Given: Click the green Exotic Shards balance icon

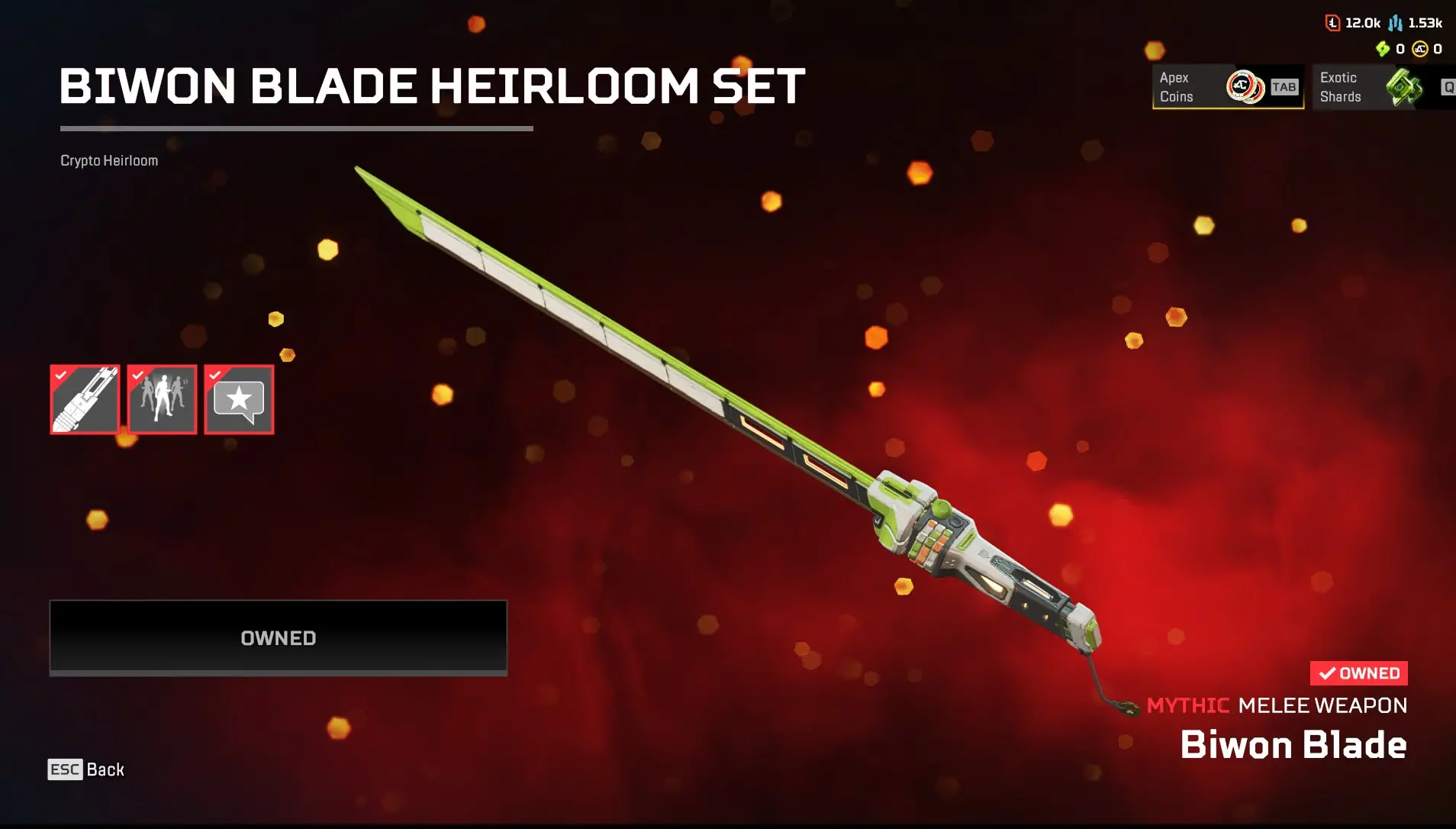Looking at the screenshot, I should 1383,49.
